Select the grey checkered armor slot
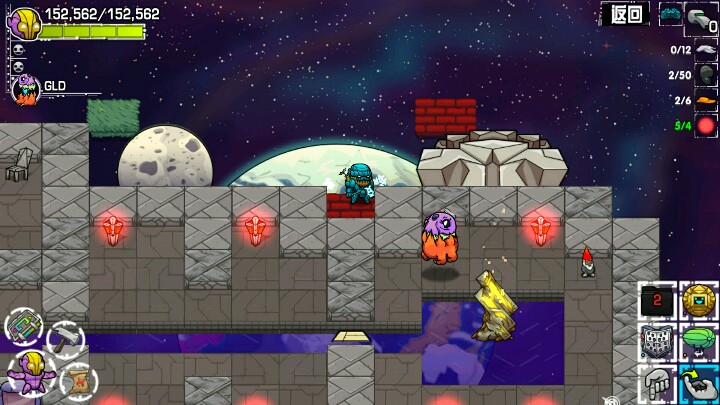The height and width of the screenshot is (405, 720). 657,342
